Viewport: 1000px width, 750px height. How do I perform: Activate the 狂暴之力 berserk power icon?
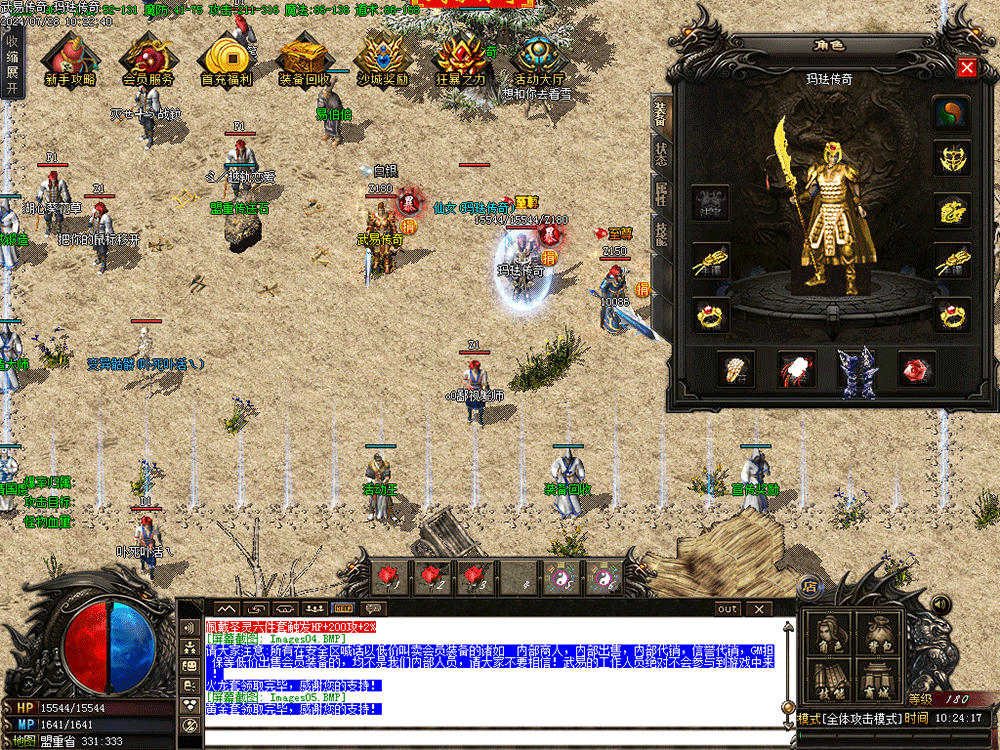point(460,60)
